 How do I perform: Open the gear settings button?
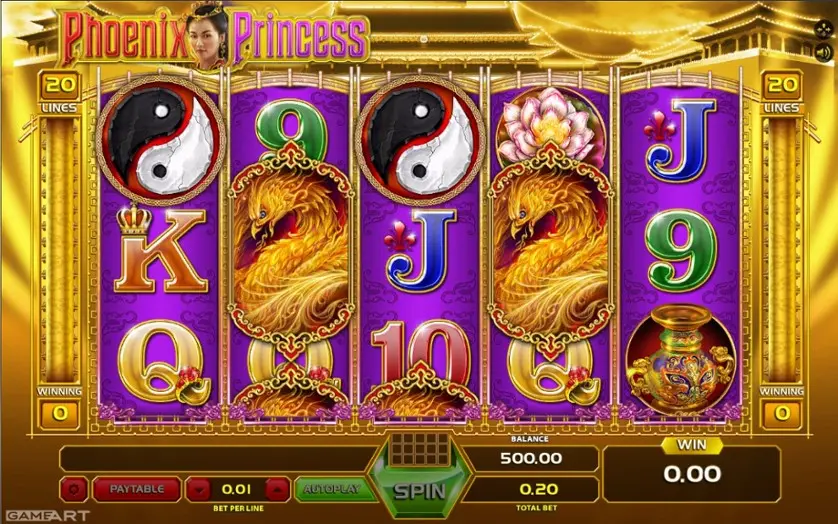(74, 489)
